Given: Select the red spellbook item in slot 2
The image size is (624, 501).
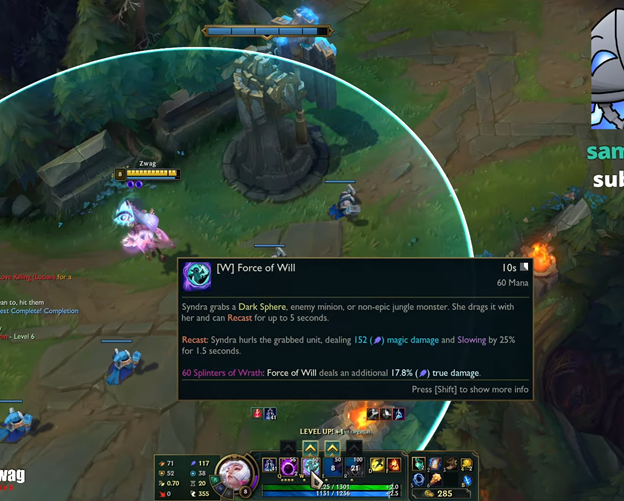Looking at the screenshot, I should pos(434,464).
